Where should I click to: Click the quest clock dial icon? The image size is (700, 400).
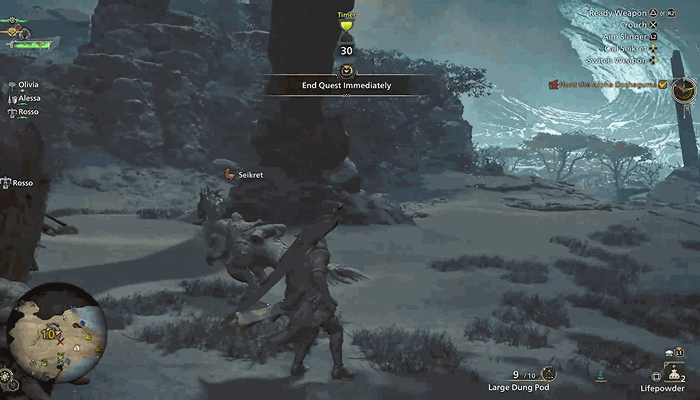point(684,92)
